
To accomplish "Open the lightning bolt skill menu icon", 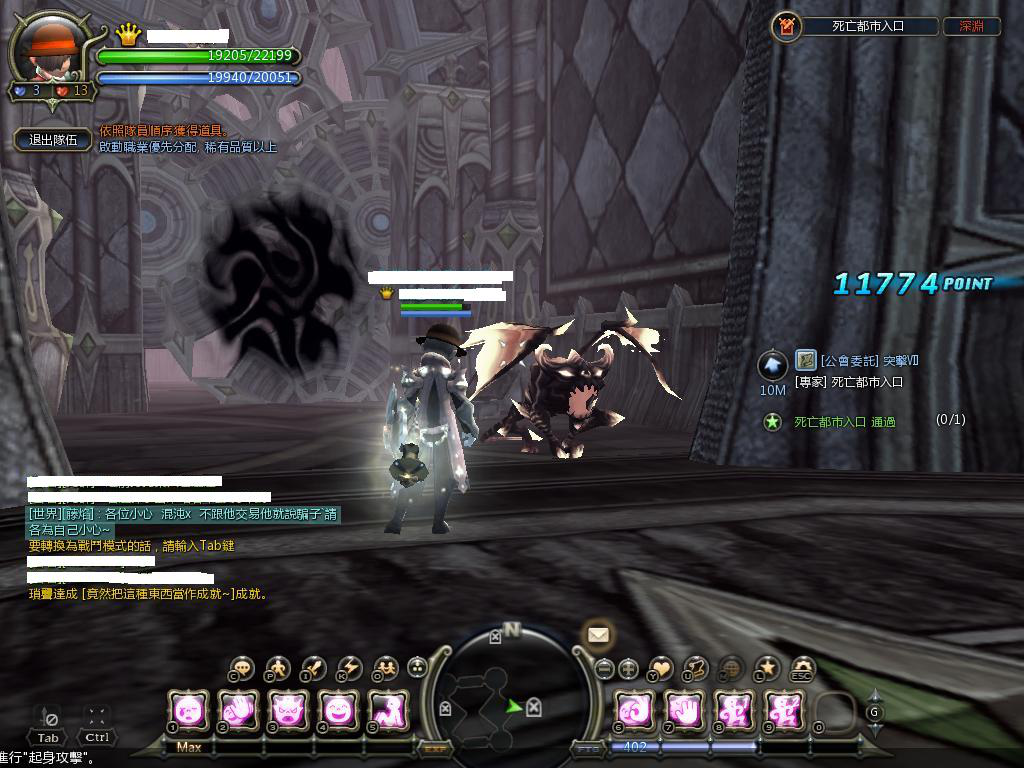I will point(349,667).
